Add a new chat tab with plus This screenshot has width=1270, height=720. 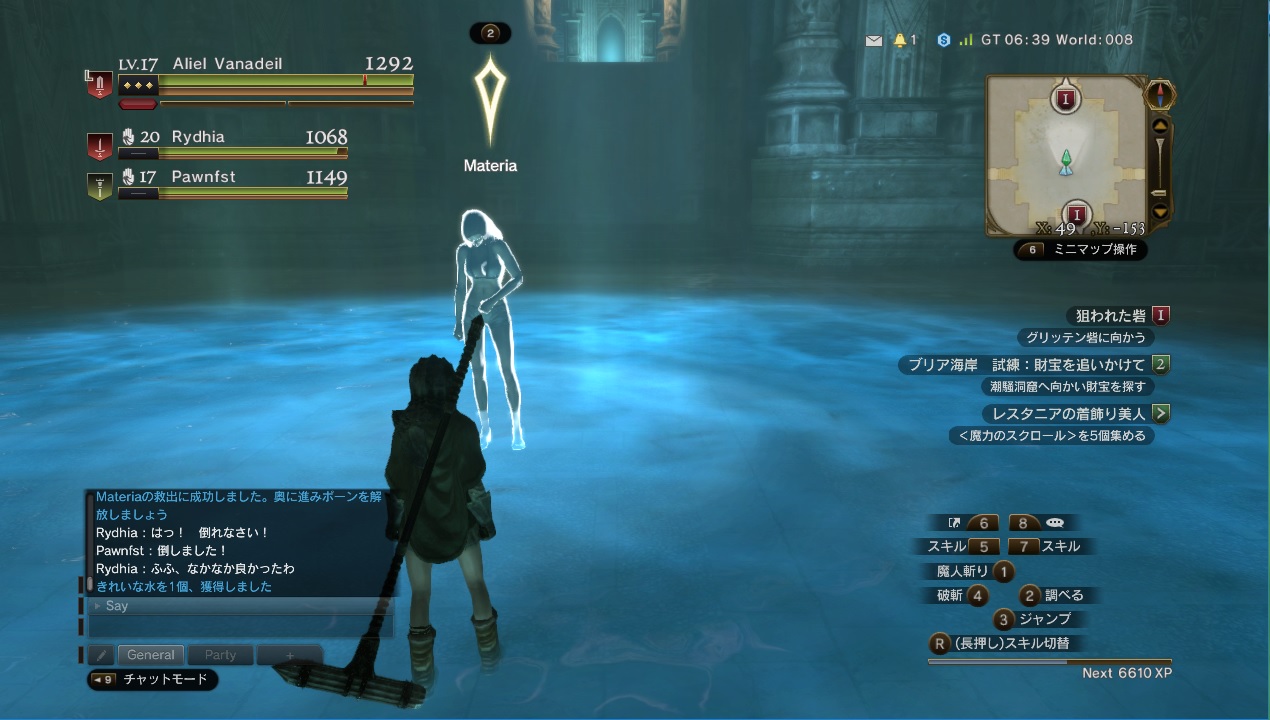tap(289, 655)
